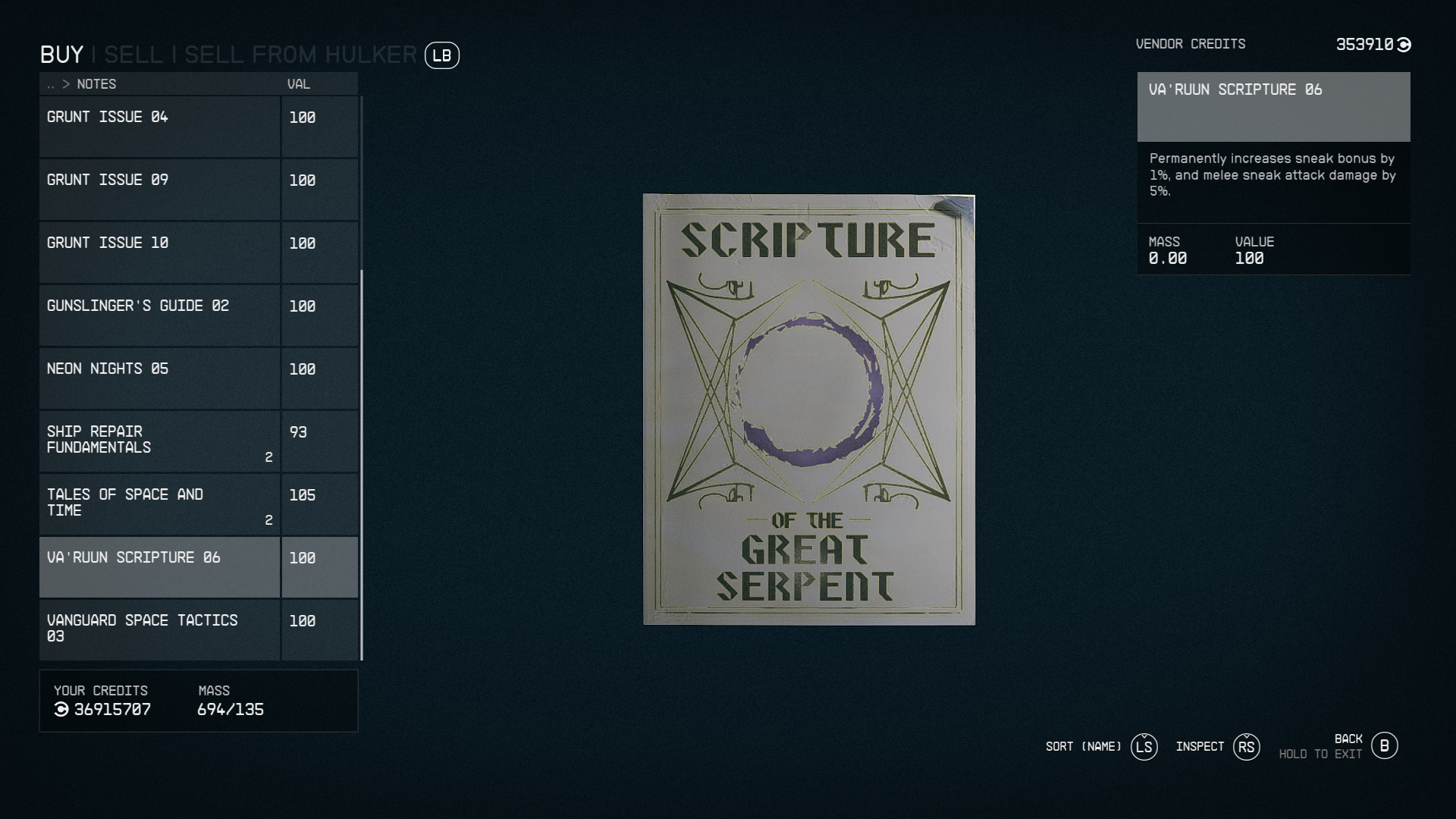The image size is (1456, 819).
Task: Click the credits icon next to your credits
Action: tap(62, 711)
